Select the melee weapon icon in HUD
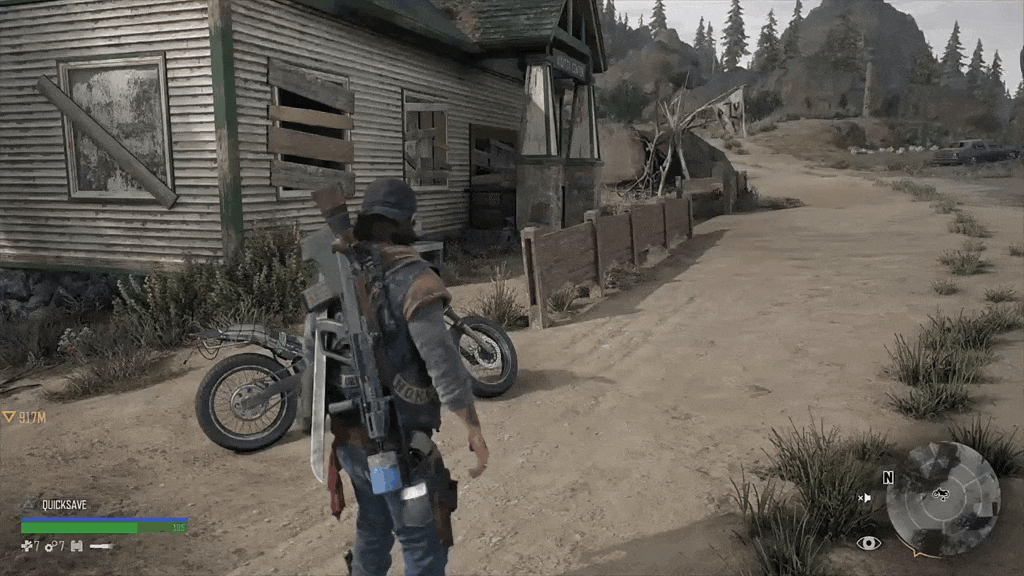Screen dimensions: 1024x576 coord(100,546)
